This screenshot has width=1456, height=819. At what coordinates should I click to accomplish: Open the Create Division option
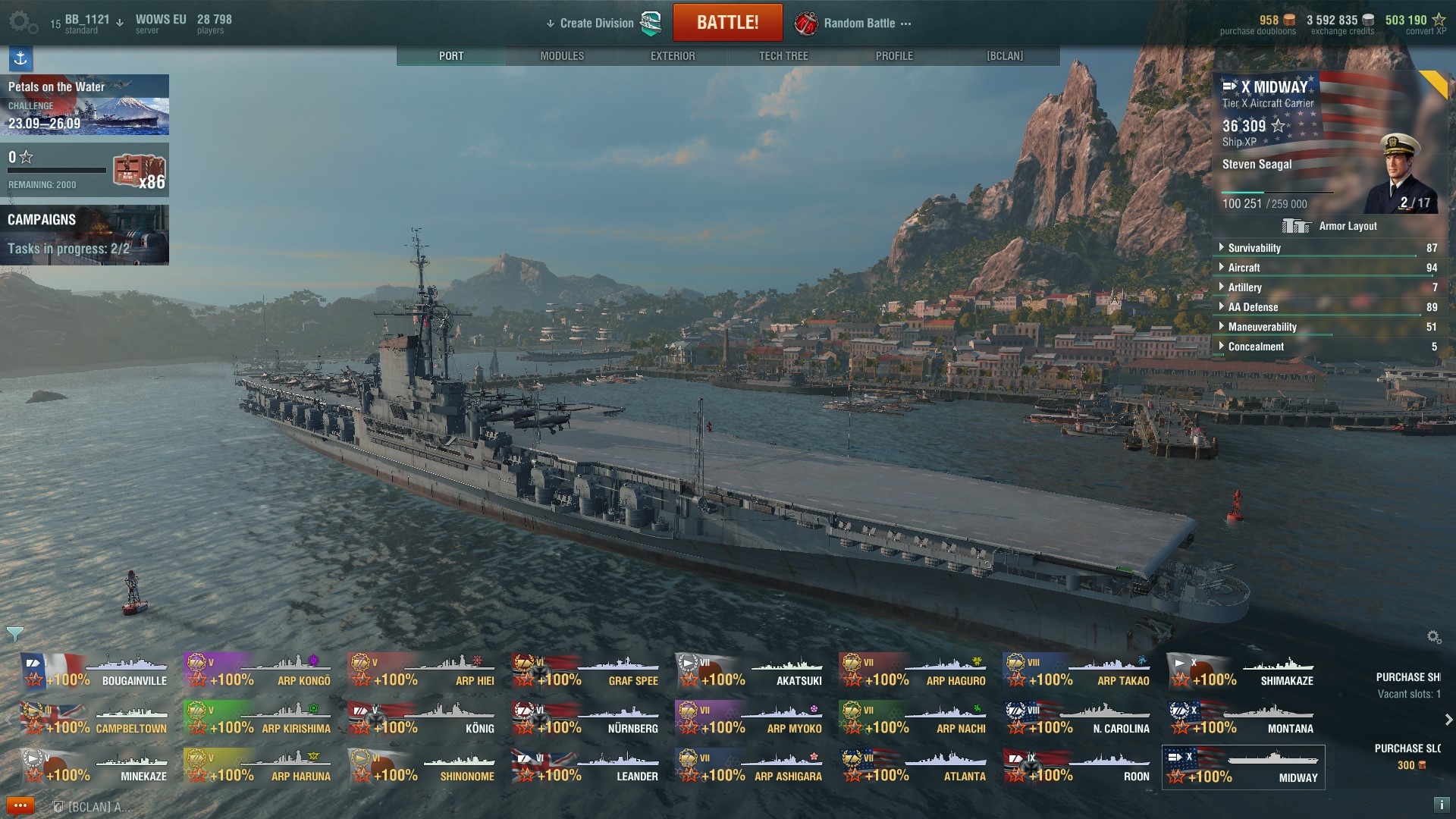click(x=596, y=24)
